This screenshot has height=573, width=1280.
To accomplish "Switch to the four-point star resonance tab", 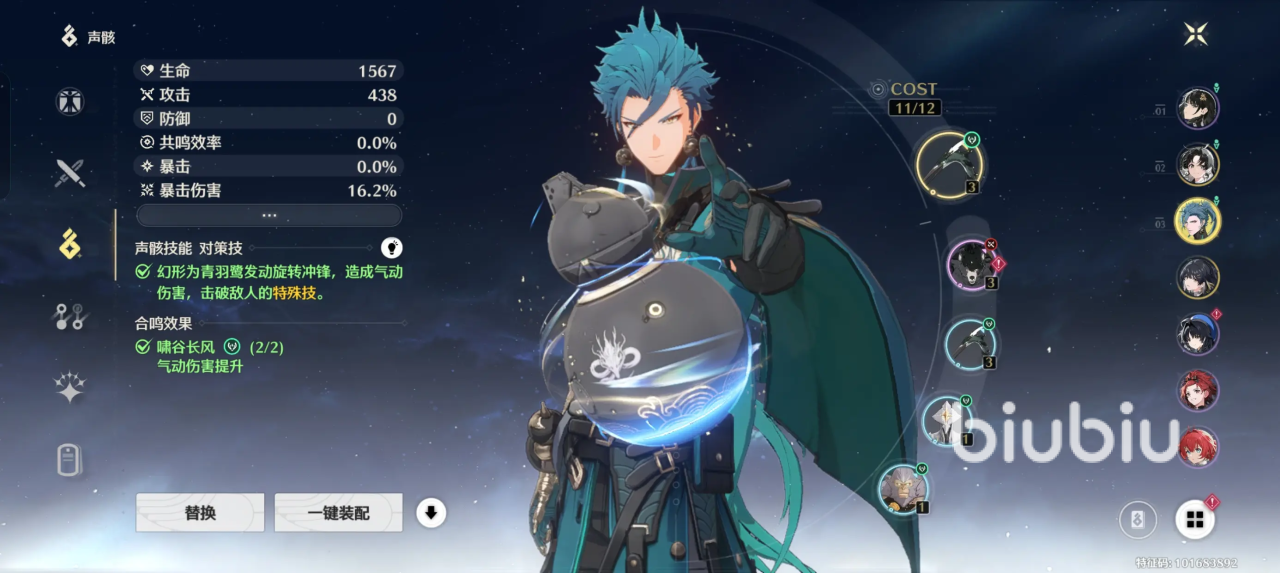I will click(70, 388).
